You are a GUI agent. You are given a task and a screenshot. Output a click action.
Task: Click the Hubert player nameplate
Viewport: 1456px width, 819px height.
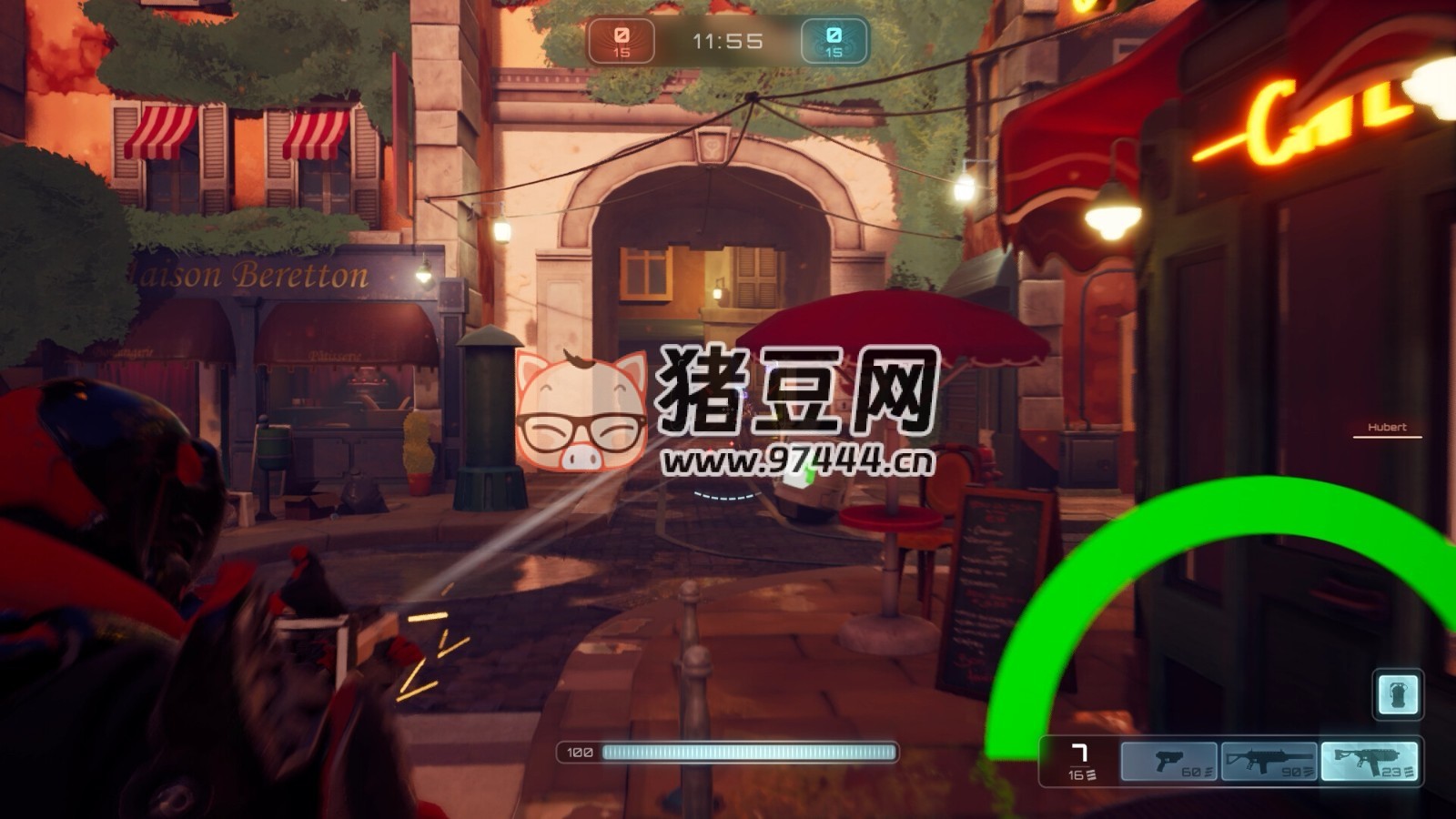(x=1390, y=426)
